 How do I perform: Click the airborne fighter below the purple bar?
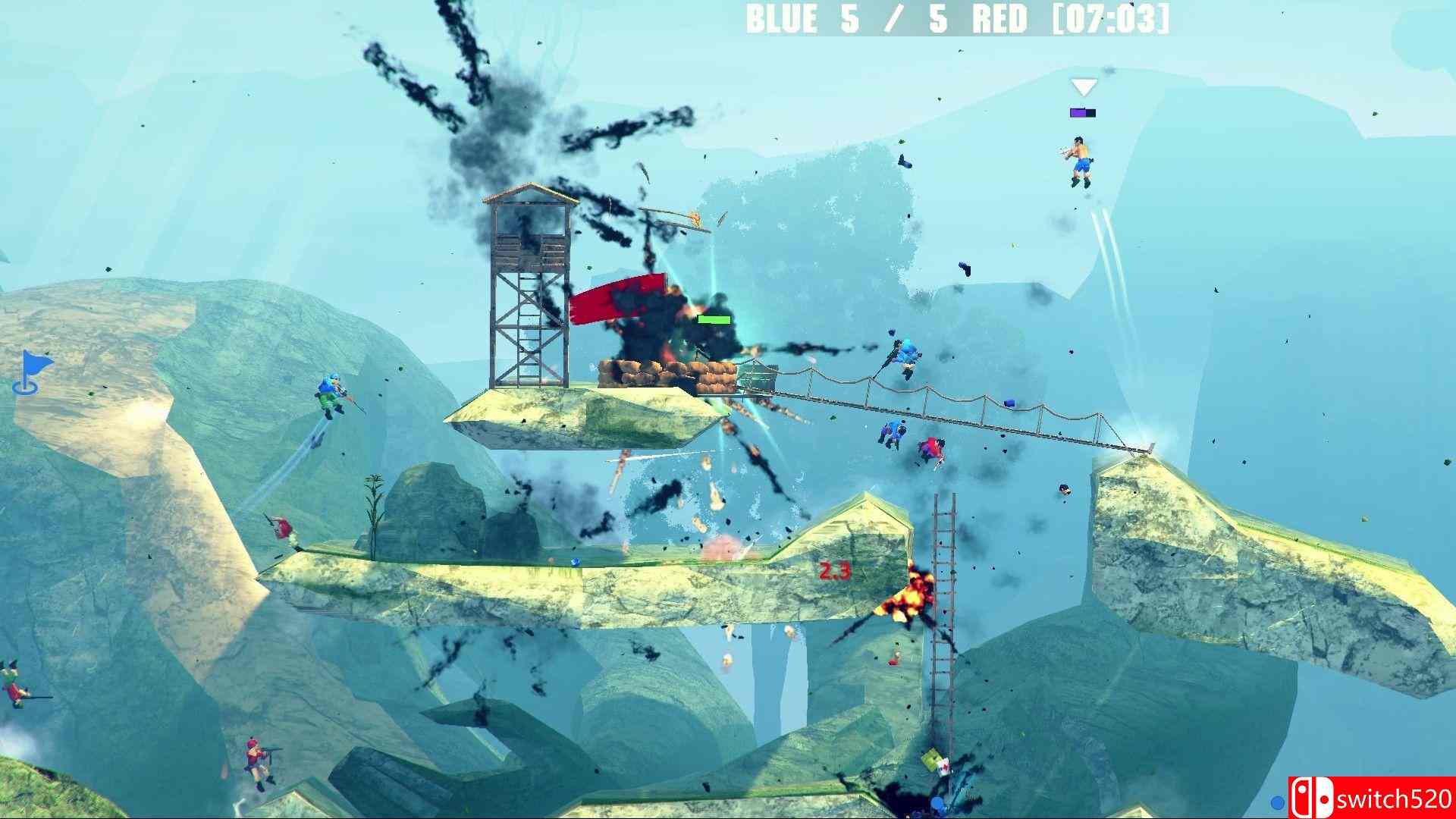coord(1080,159)
